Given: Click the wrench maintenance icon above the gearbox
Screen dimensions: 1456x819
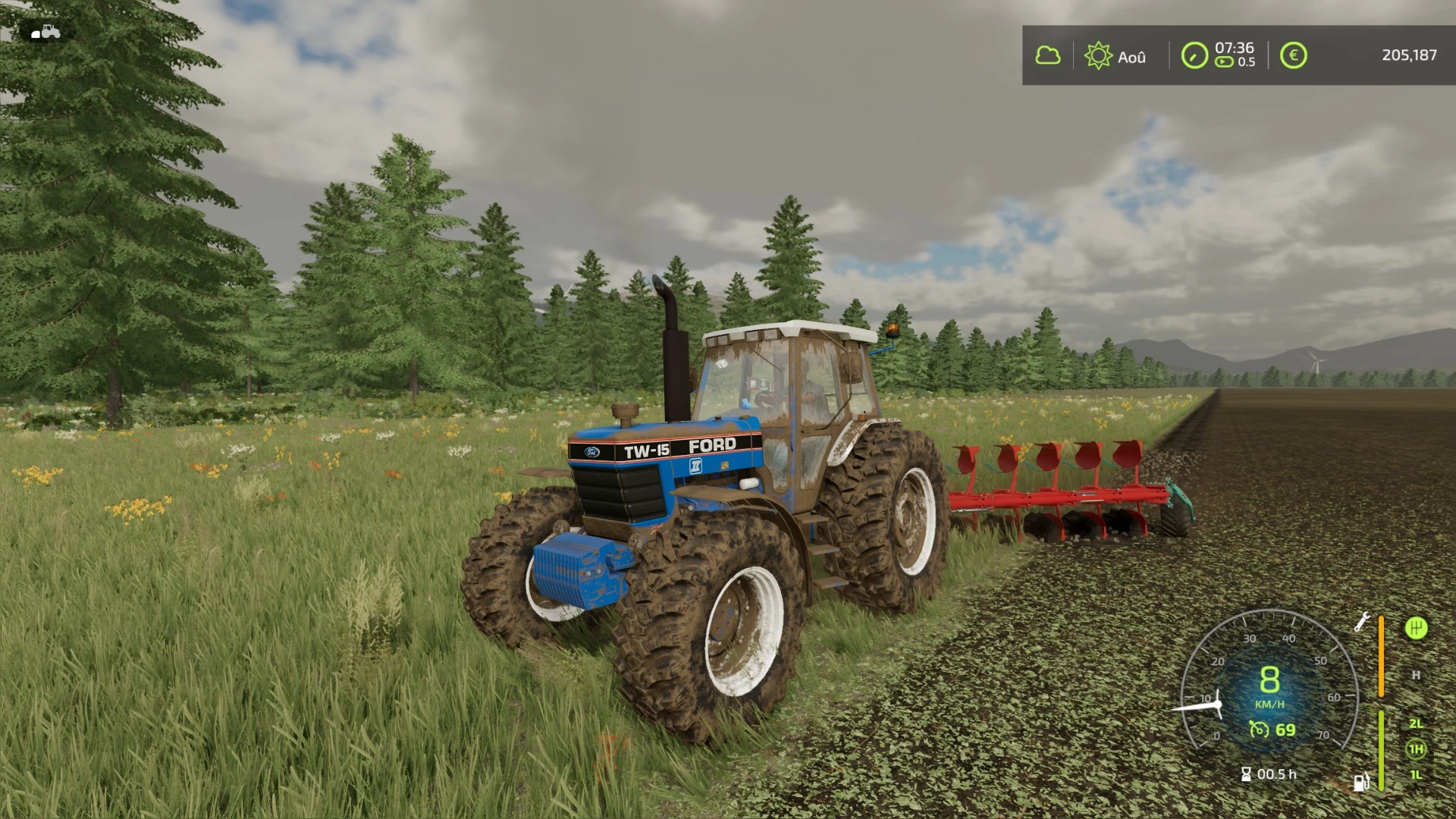Looking at the screenshot, I should pyautogui.click(x=1362, y=621).
